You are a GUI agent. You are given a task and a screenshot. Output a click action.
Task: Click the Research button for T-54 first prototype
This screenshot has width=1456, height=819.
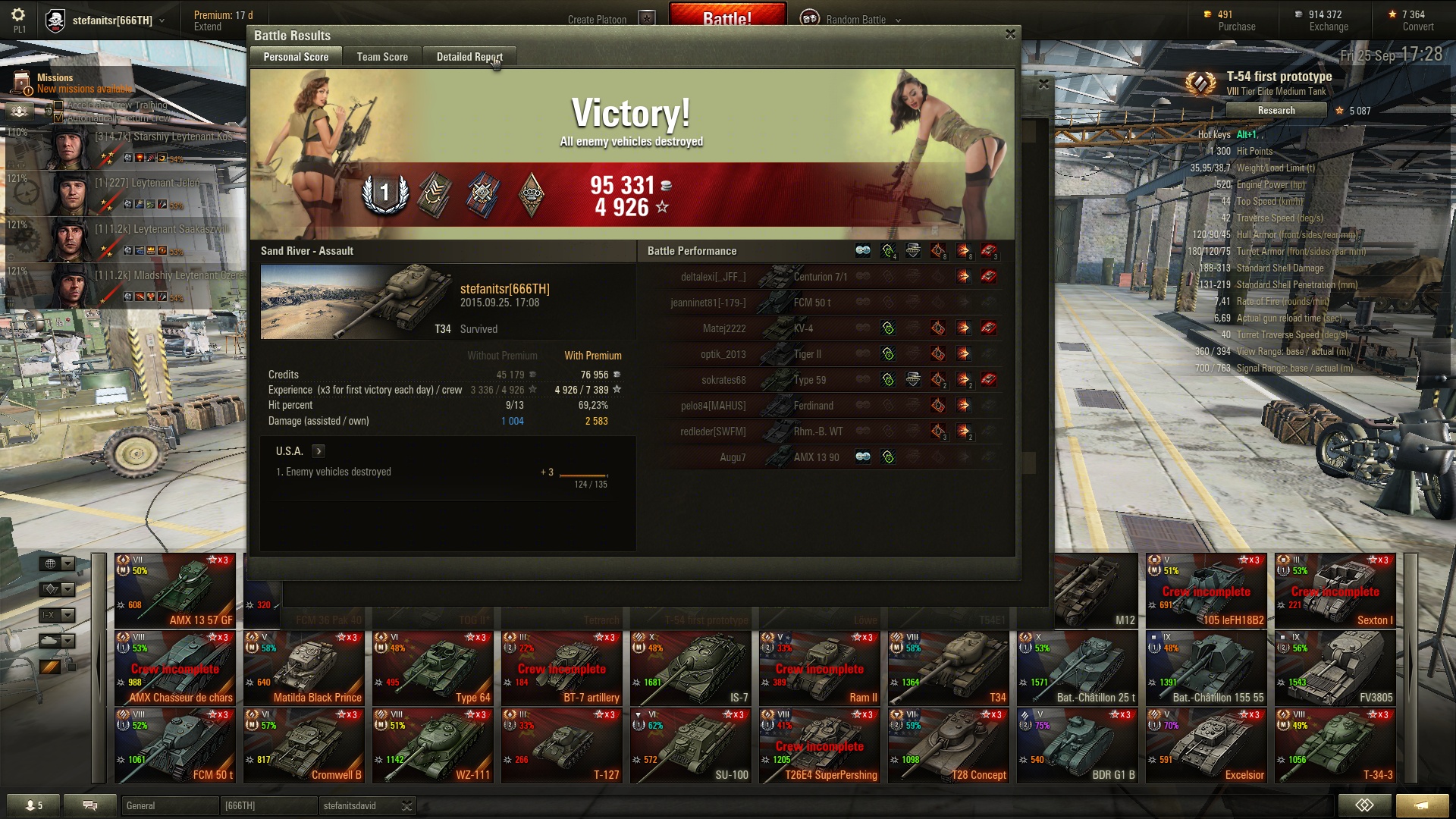click(x=1276, y=111)
